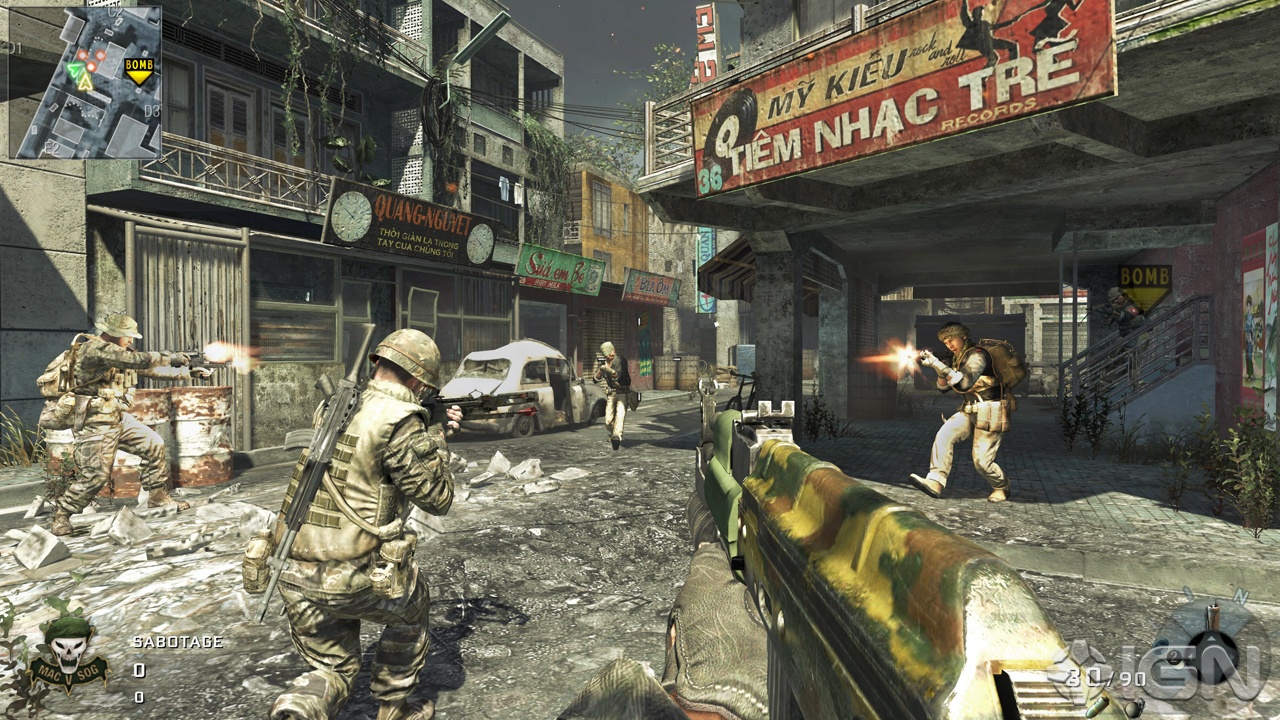Click the up arrow above the equipment wheel
Image resolution: width=1280 pixels, height=720 pixels.
1211,637
